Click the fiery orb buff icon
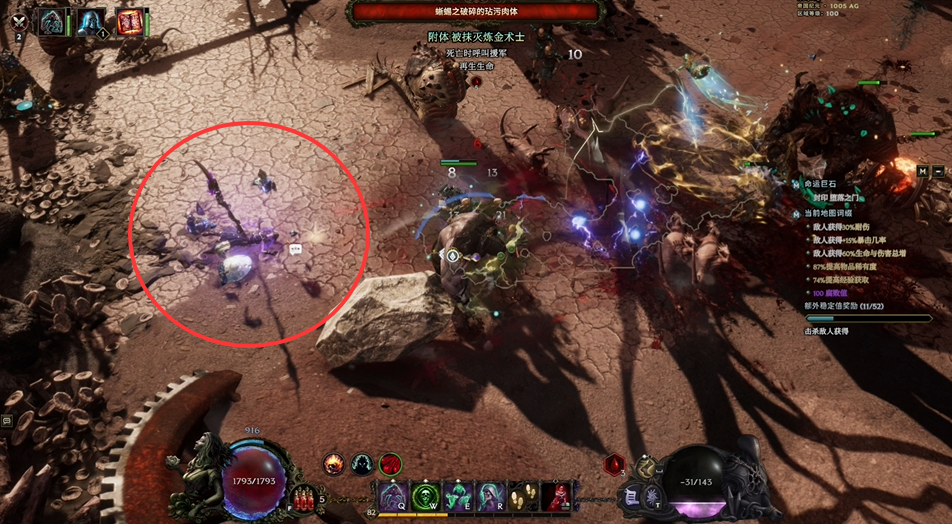This screenshot has height=524, width=952. 334,464
